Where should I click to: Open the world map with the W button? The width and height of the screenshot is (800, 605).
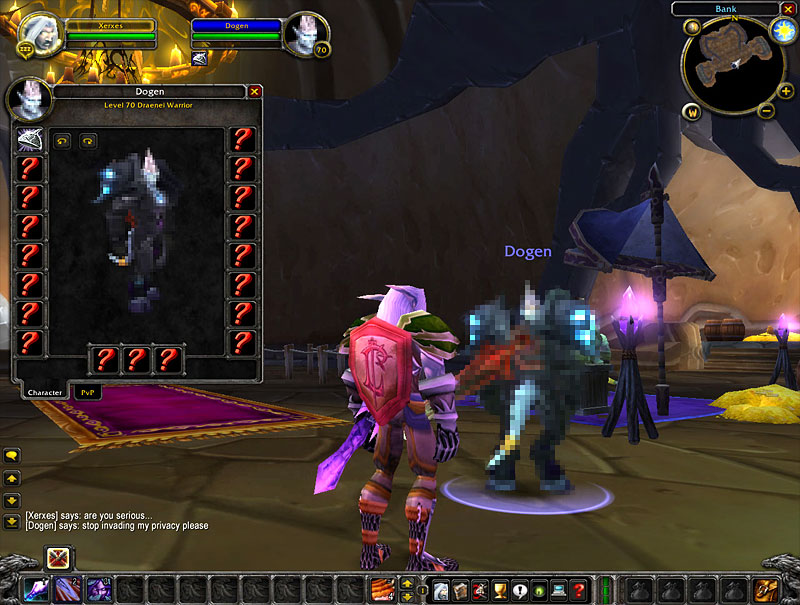[x=692, y=111]
